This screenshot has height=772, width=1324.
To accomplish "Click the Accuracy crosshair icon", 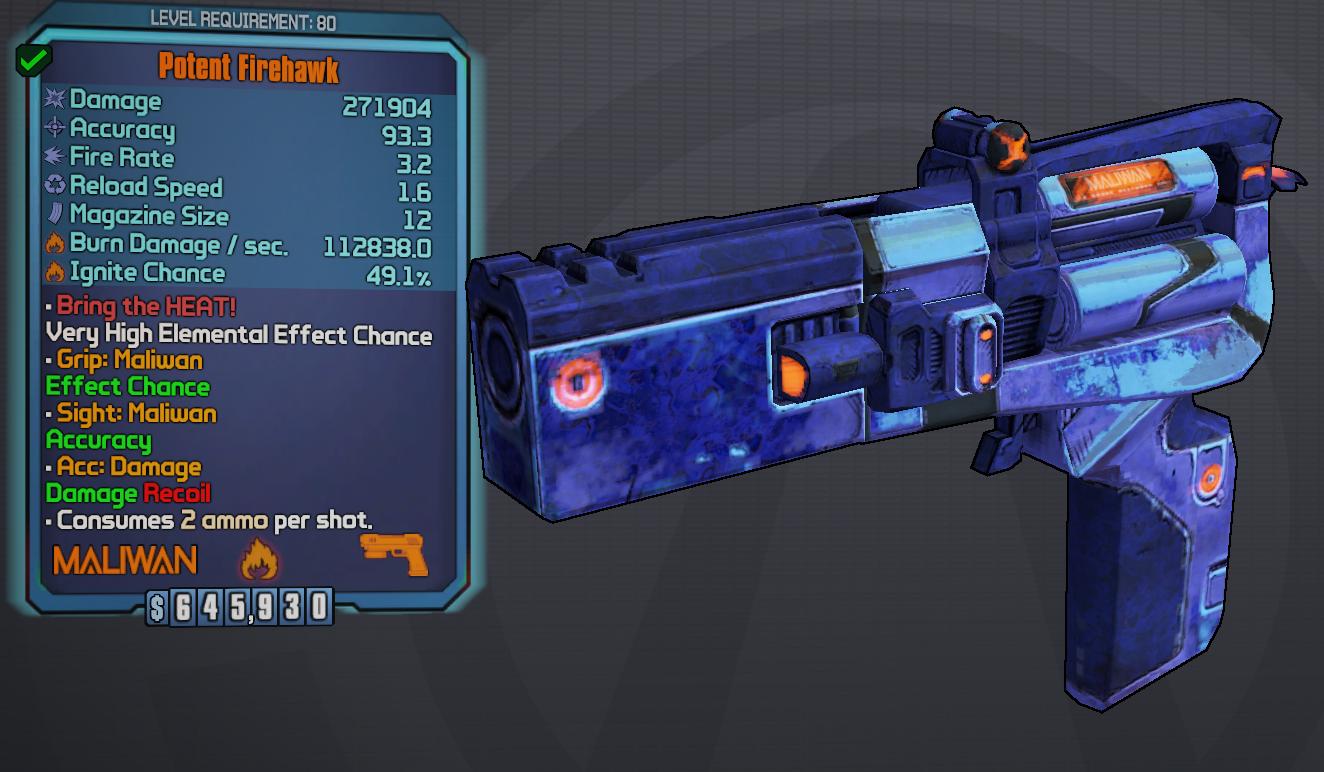I will (x=55, y=129).
